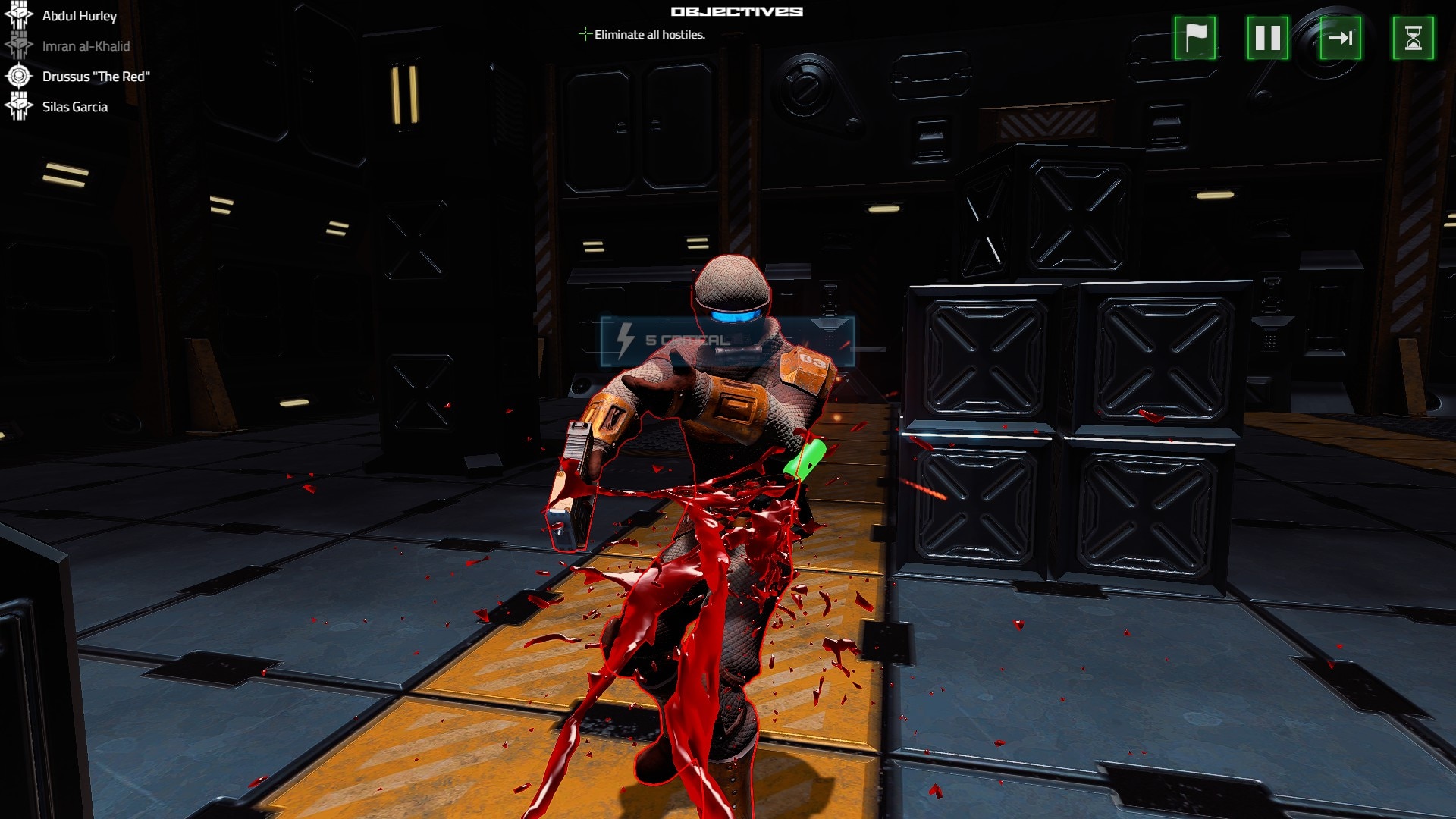
Task: Select squad member Silas Garcia
Action: click(x=74, y=107)
